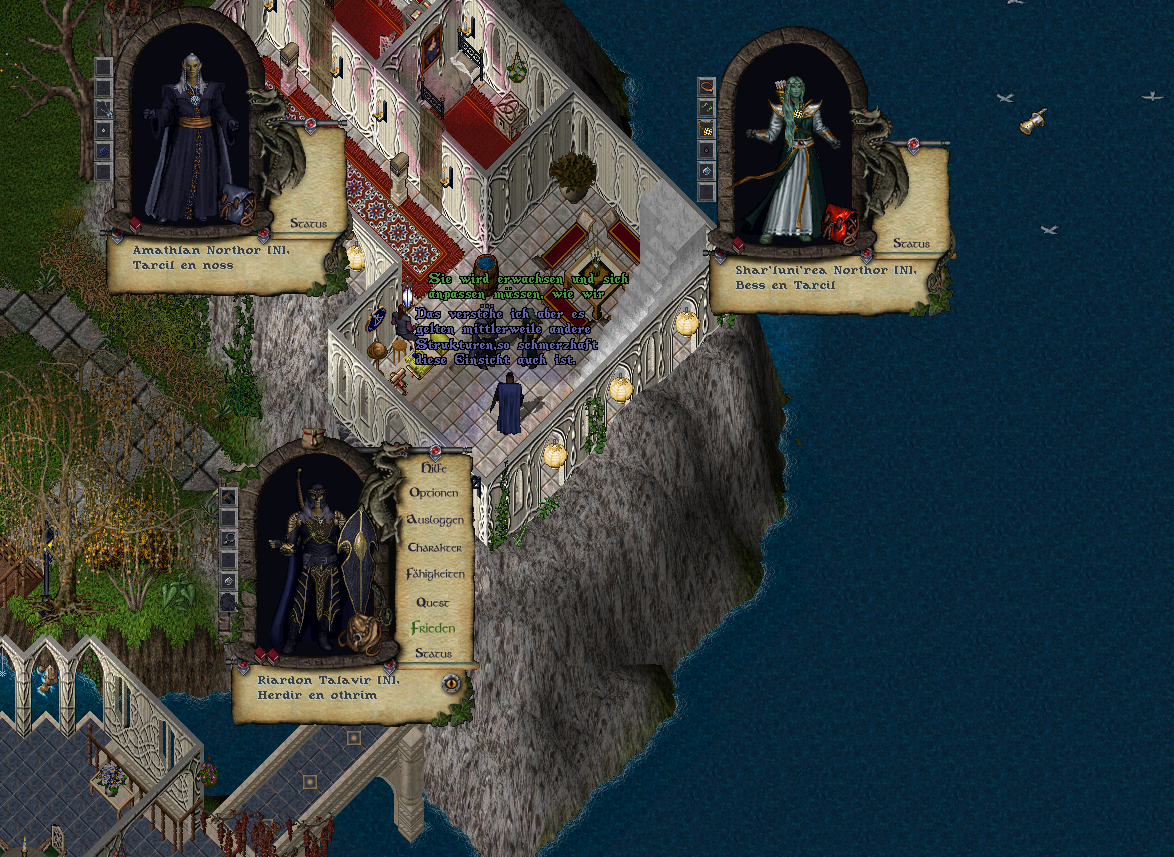The height and width of the screenshot is (857, 1174).
Task: Select Riardon's hammer equipment slot
Action: [x=228, y=498]
